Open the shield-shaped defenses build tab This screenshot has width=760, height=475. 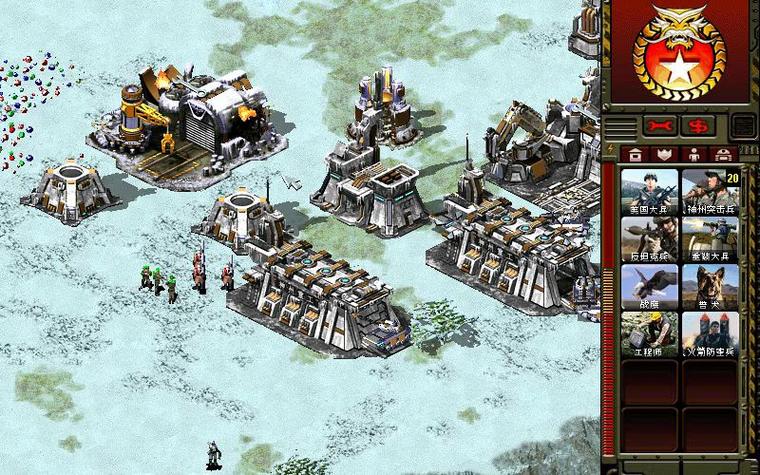click(x=663, y=154)
